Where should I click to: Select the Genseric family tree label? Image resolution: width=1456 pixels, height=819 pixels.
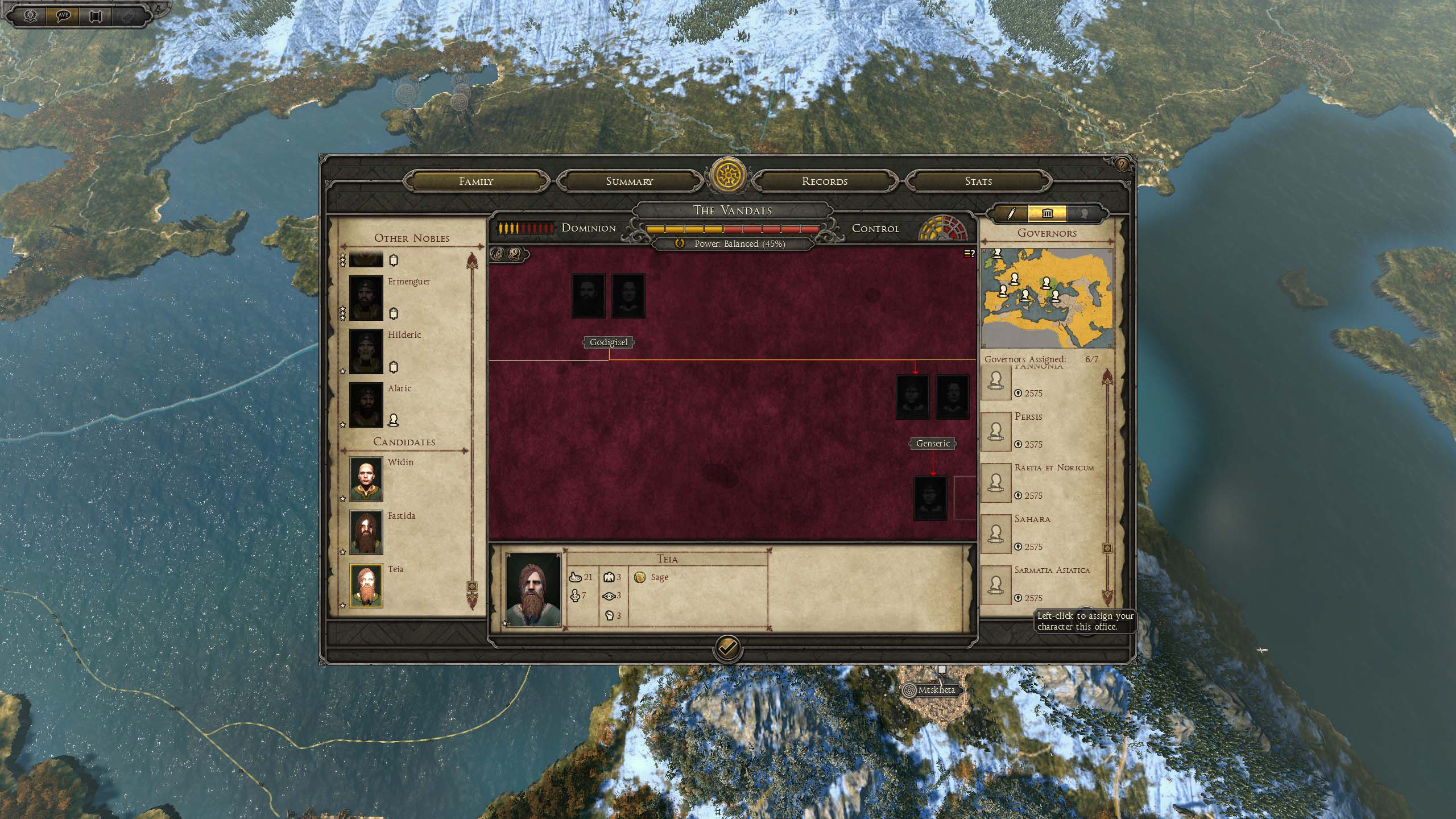(x=933, y=444)
